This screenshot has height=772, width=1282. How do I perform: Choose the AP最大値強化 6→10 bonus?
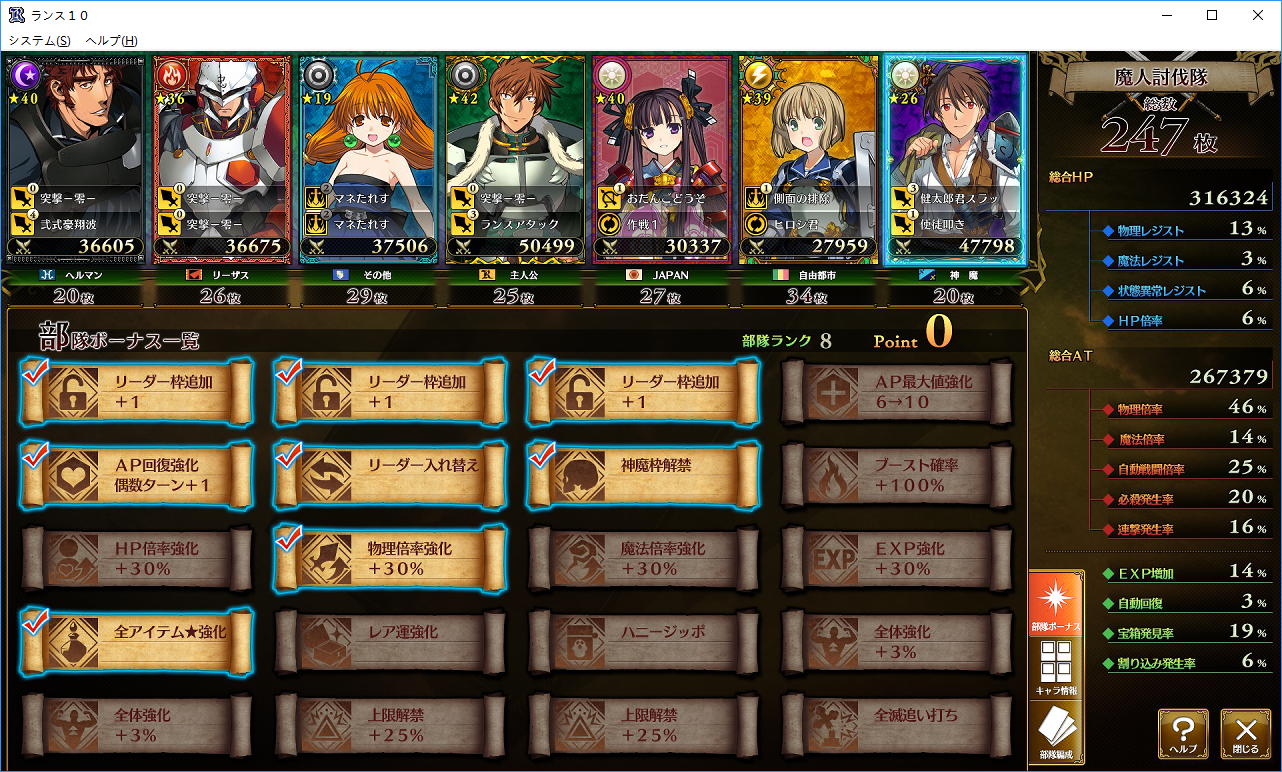(897, 391)
